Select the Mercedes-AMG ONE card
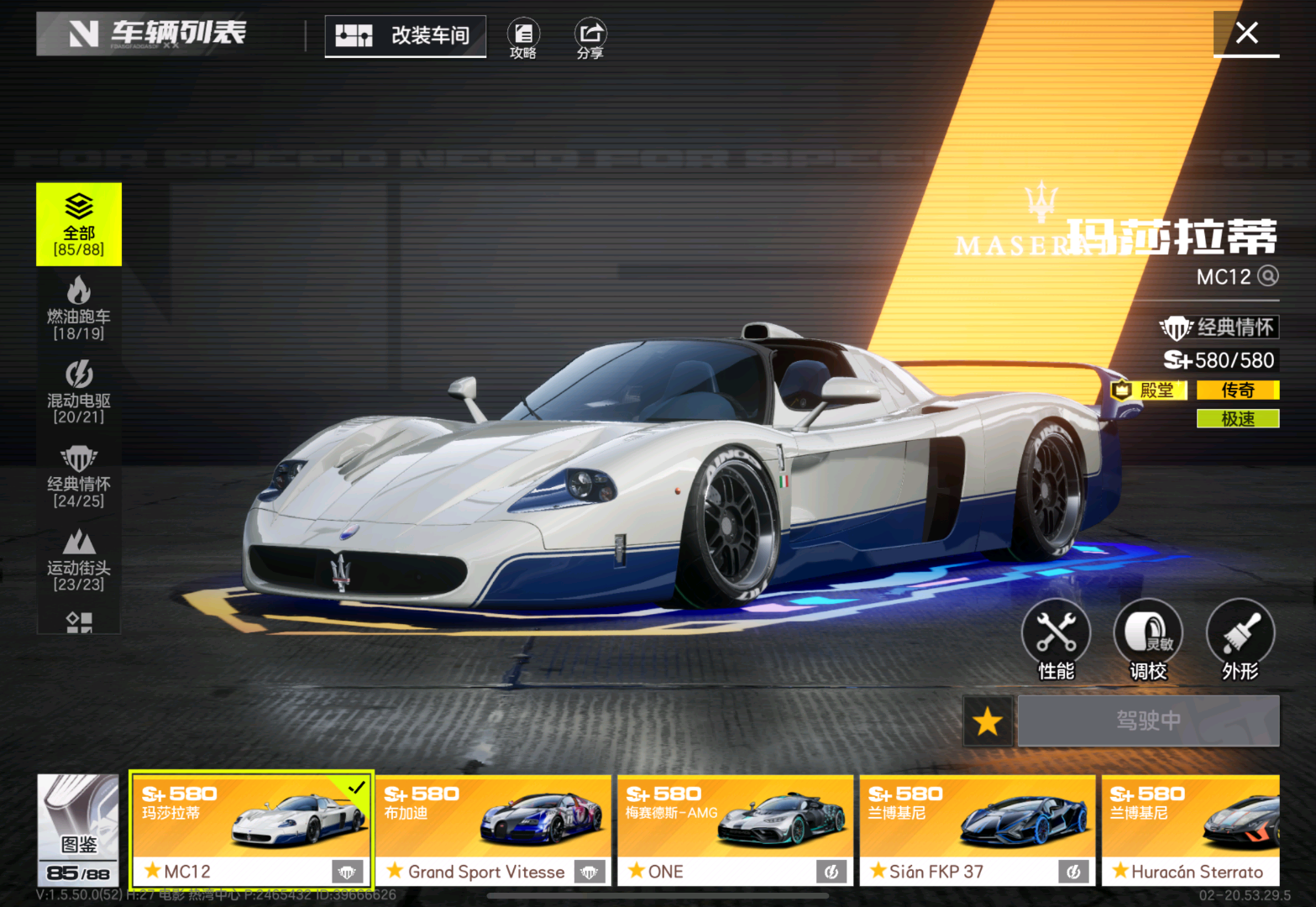Image resolution: width=1316 pixels, height=907 pixels. [x=735, y=829]
